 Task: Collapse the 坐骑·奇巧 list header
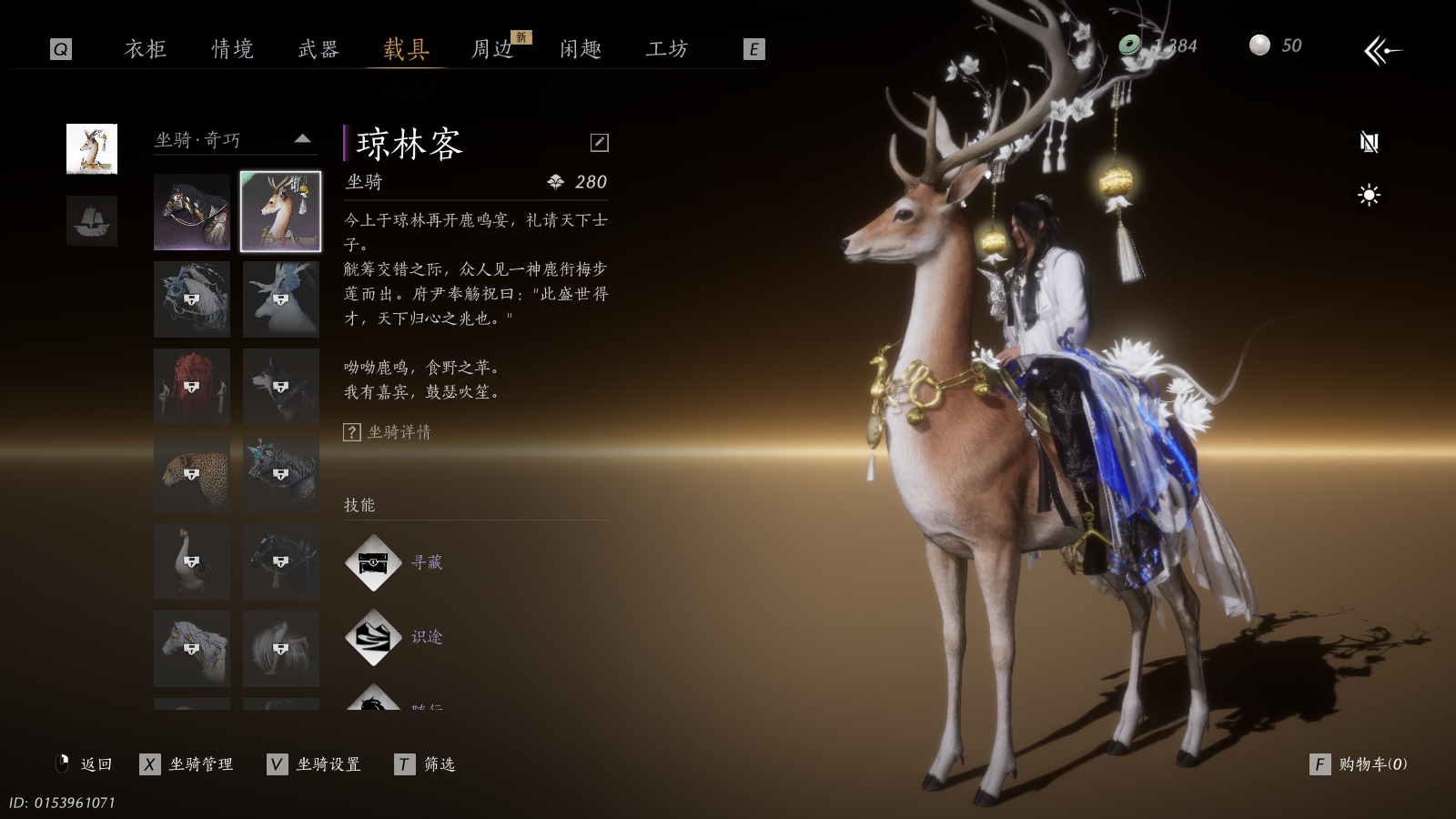click(303, 139)
